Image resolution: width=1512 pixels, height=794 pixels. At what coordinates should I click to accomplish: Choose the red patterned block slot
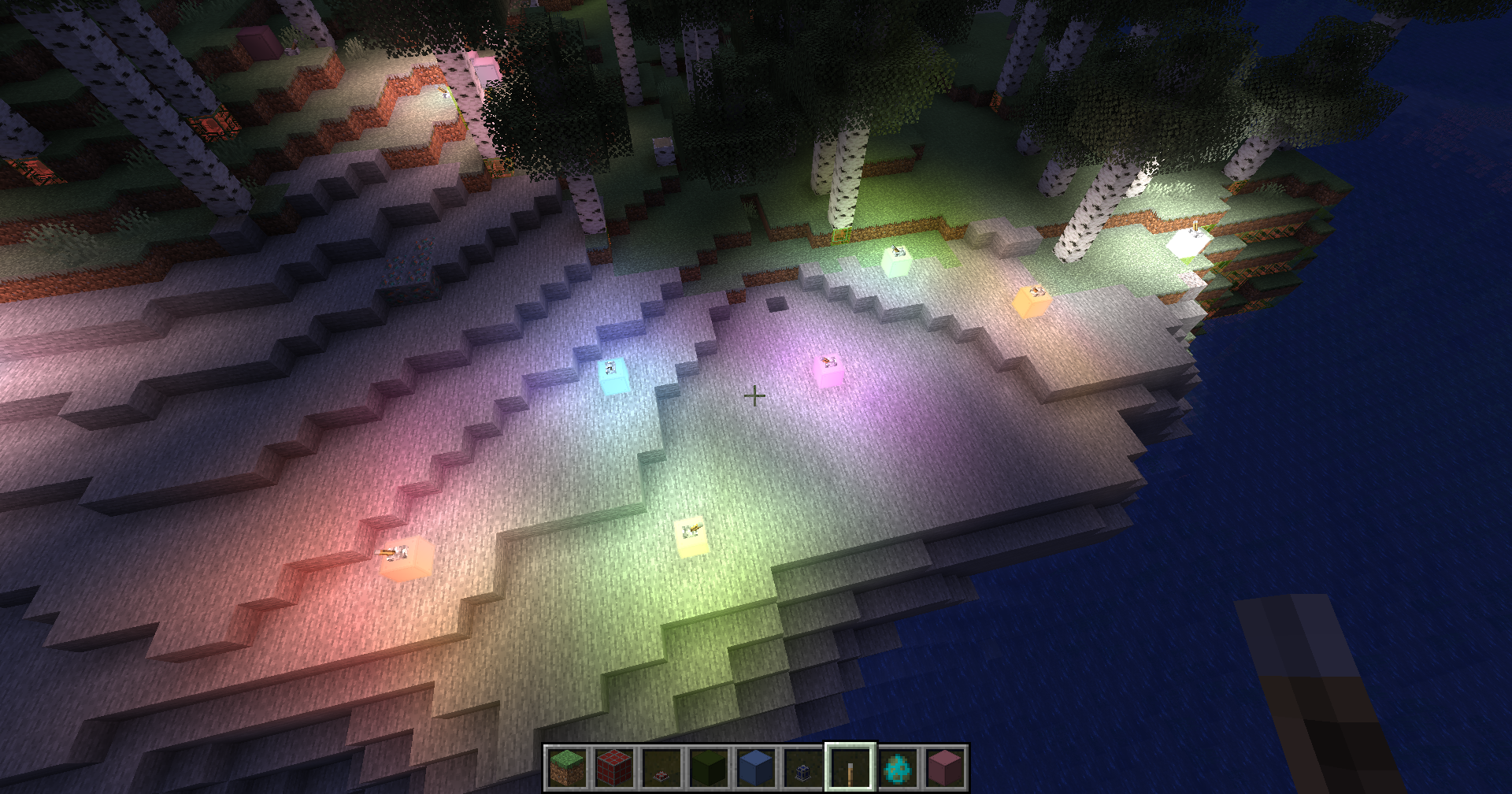[x=614, y=767]
